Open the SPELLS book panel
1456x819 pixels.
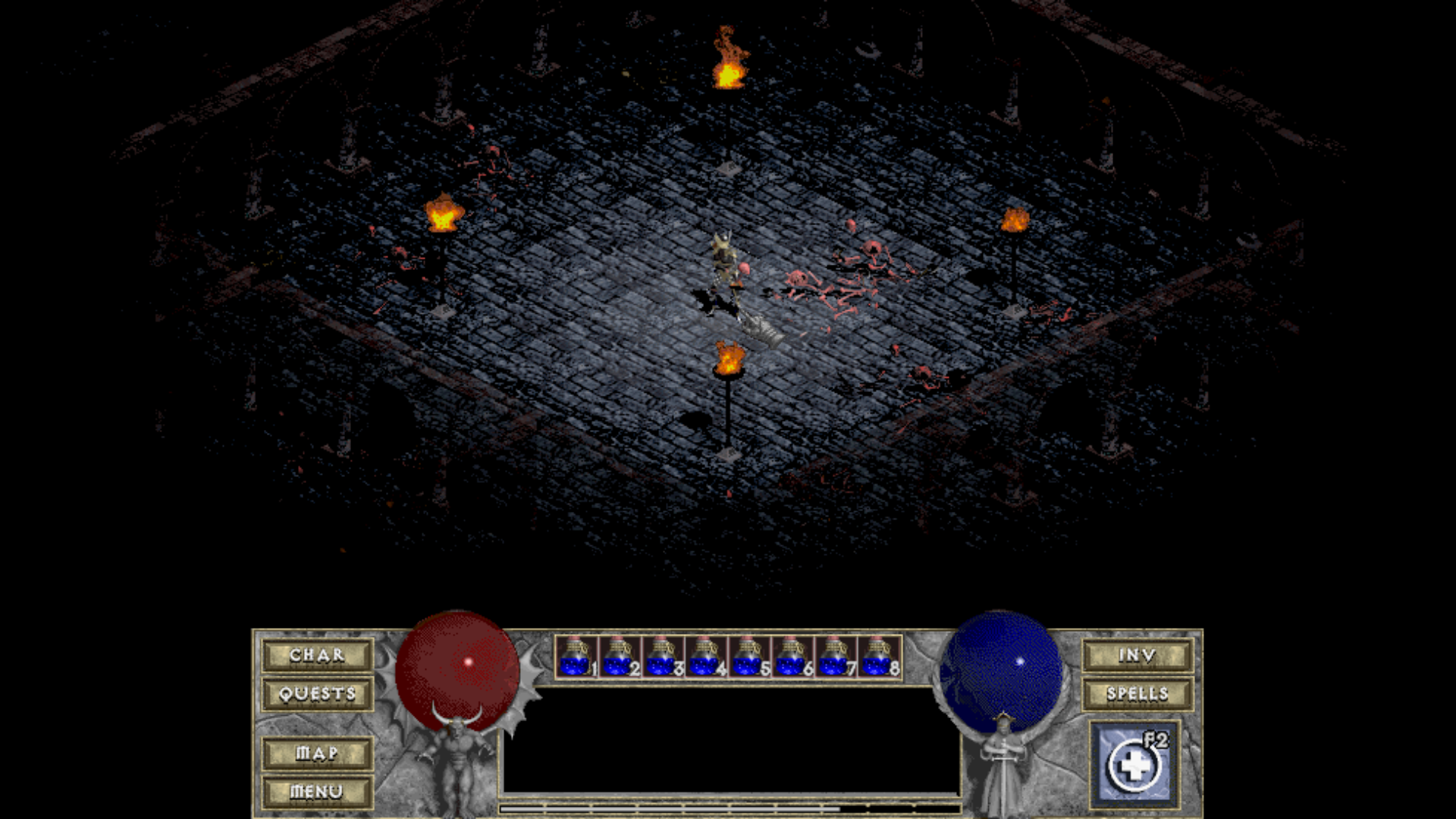(x=1137, y=693)
